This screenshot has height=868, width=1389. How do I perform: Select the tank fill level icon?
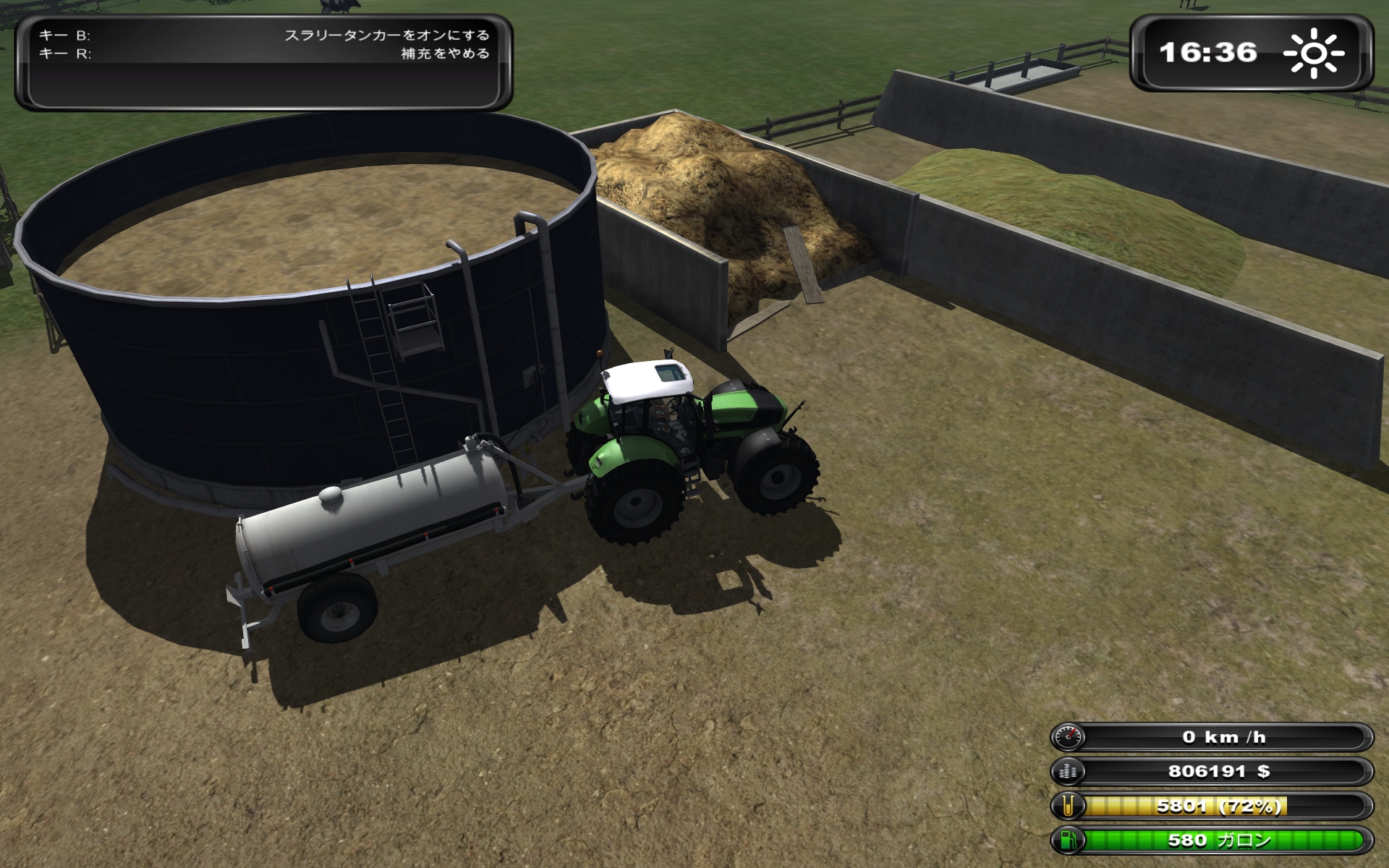[1069, 806]
